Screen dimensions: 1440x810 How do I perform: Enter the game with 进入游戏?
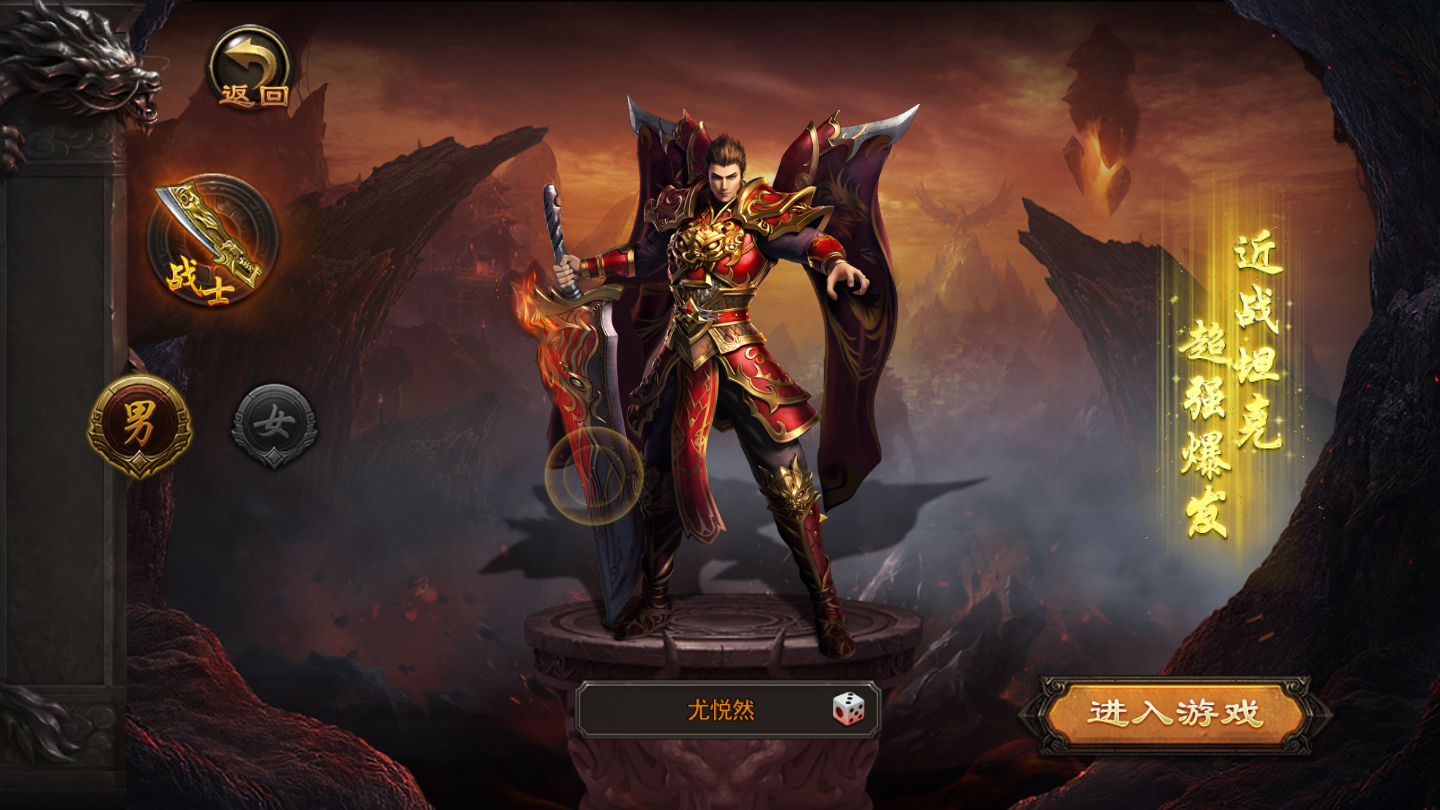[1175, 714]
